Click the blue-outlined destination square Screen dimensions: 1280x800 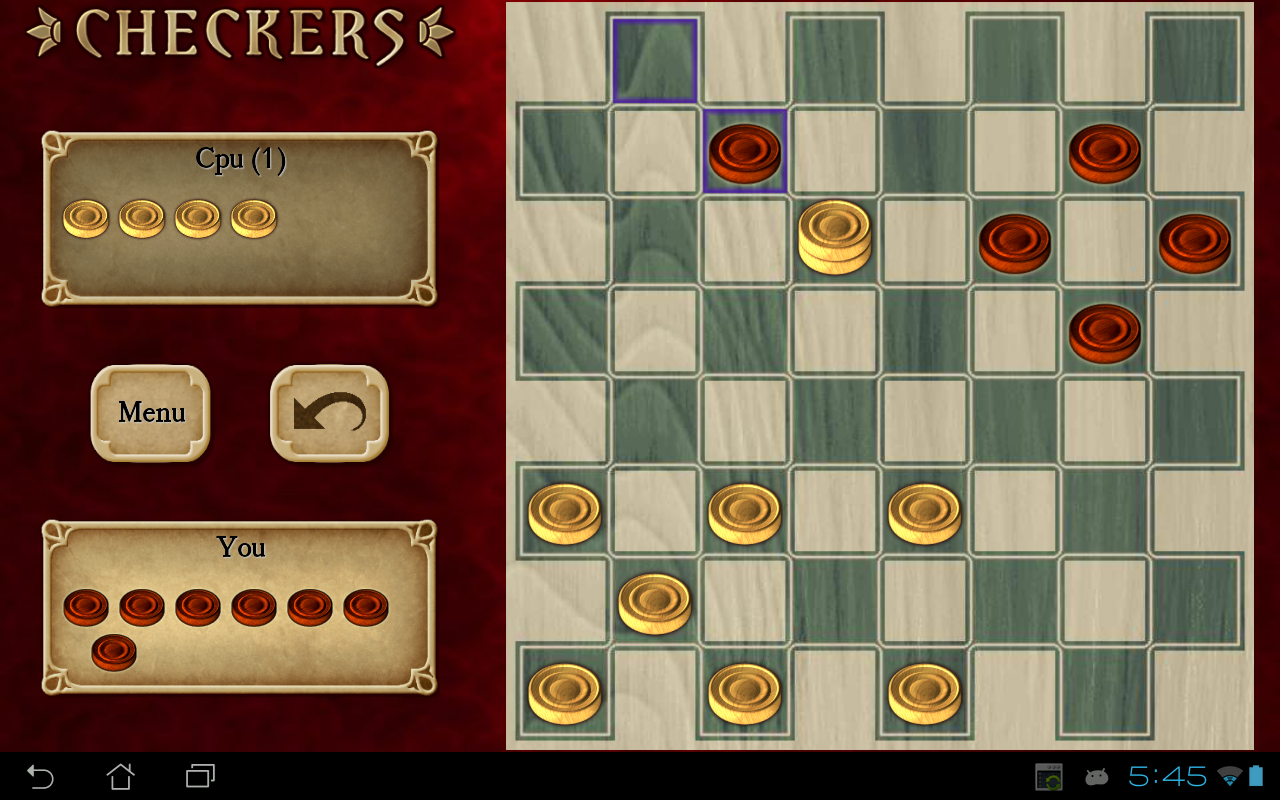[x=654, y=60]
